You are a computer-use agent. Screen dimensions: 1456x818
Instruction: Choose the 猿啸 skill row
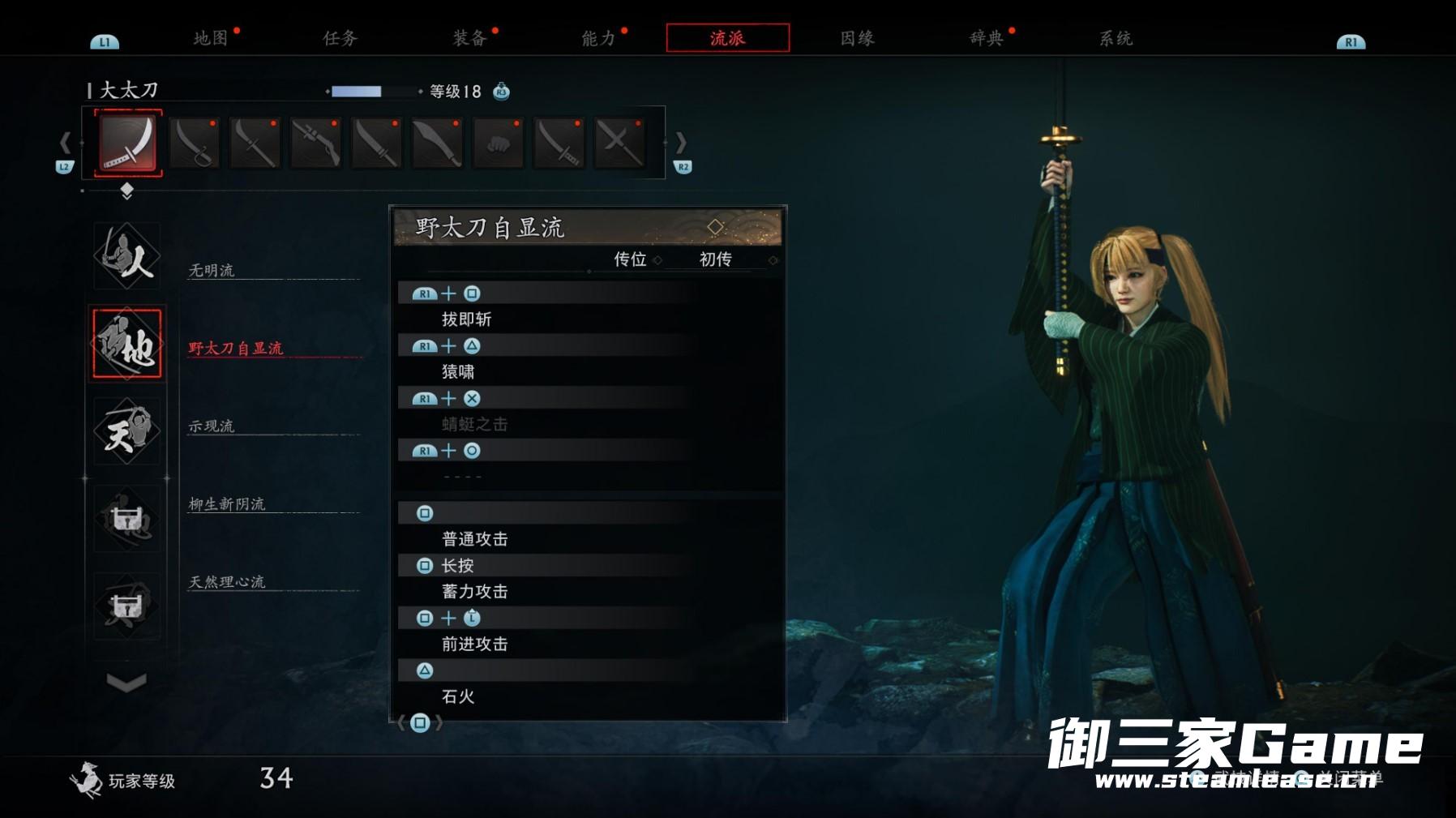click(458, 372)
